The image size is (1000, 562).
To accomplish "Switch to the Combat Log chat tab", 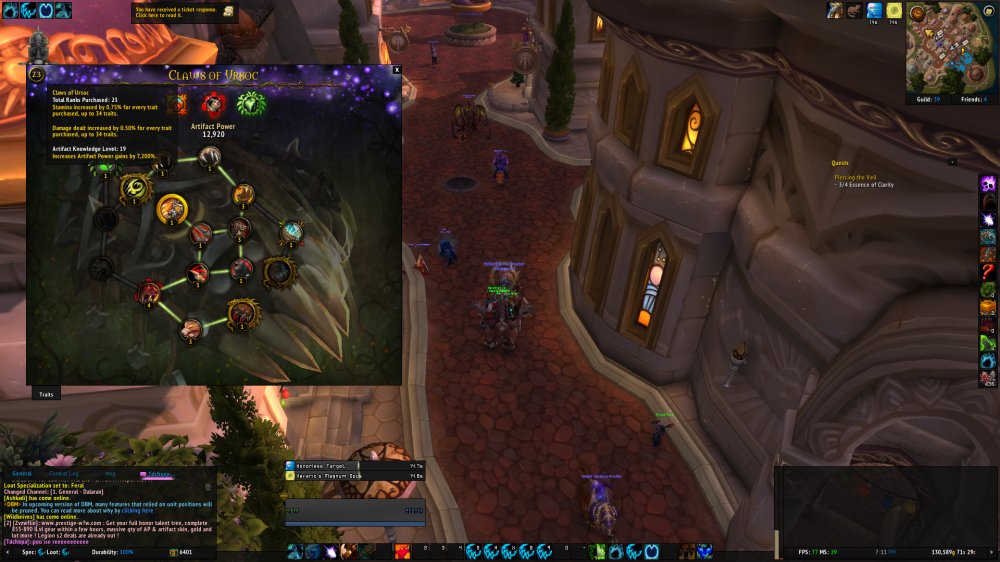I will click(x=64, y=473).
